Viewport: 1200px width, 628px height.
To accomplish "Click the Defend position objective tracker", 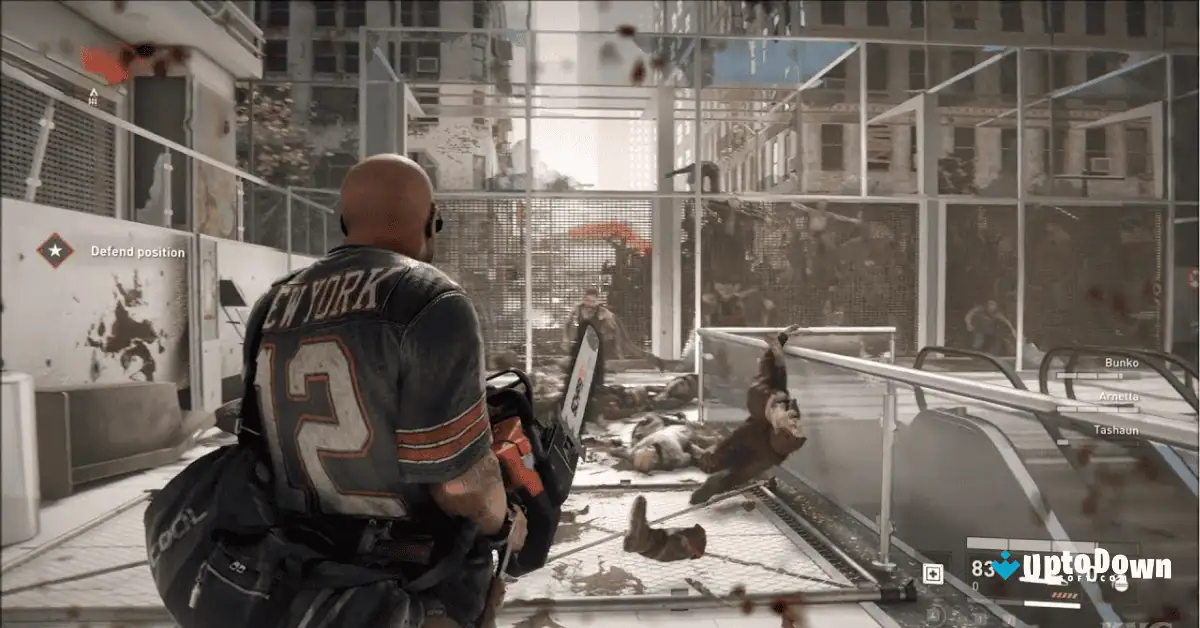I will 138,252.
